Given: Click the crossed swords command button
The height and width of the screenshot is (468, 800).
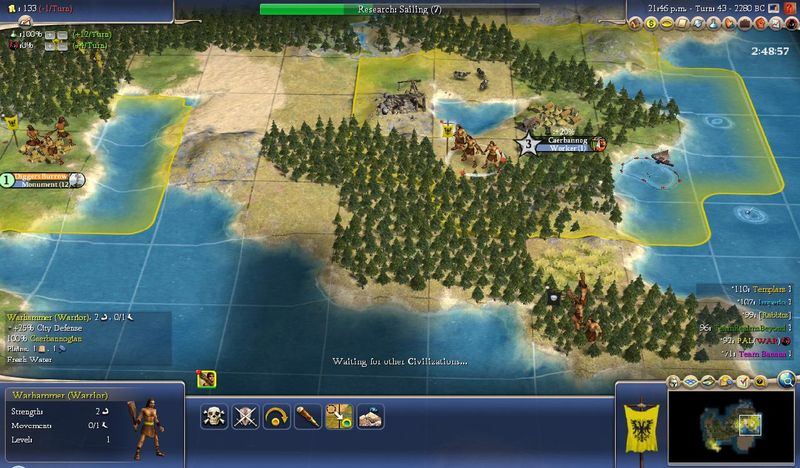Looking at the screenshot, I should click(245, 416).
